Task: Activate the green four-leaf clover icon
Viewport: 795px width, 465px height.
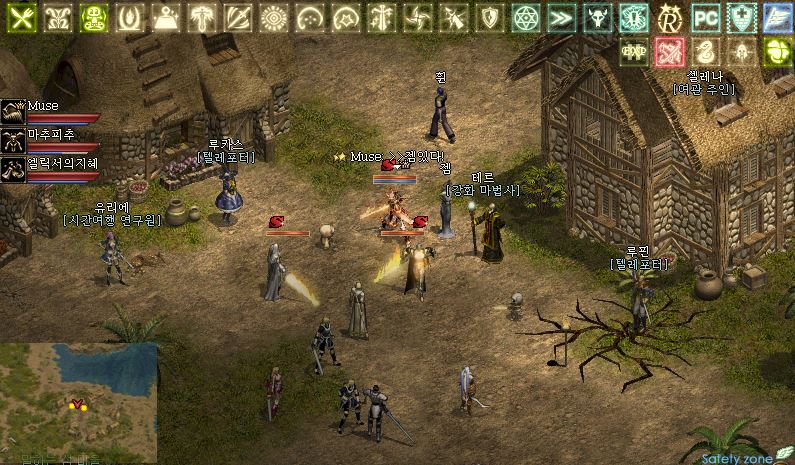Action: click(x=778, y=51)
